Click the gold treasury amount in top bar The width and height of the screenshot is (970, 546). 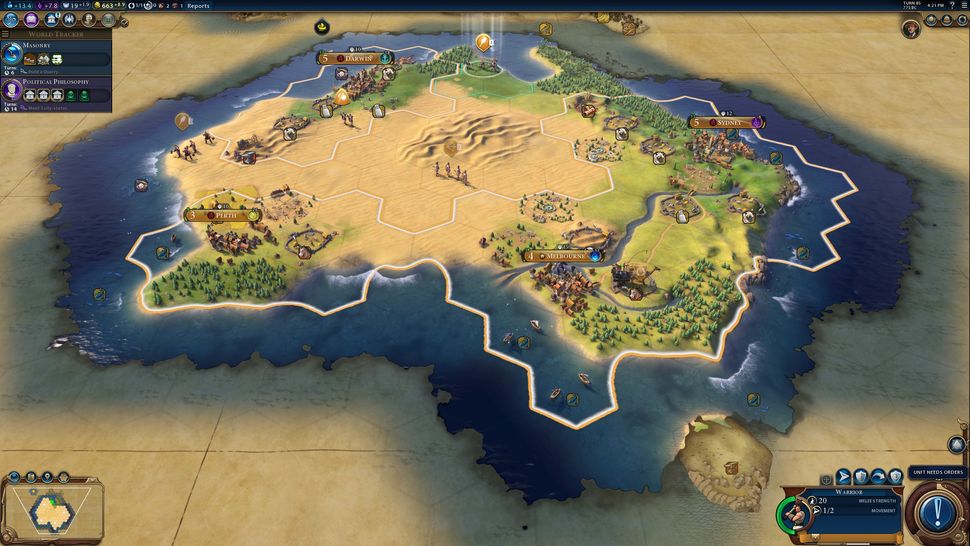[x=107, y=6]
